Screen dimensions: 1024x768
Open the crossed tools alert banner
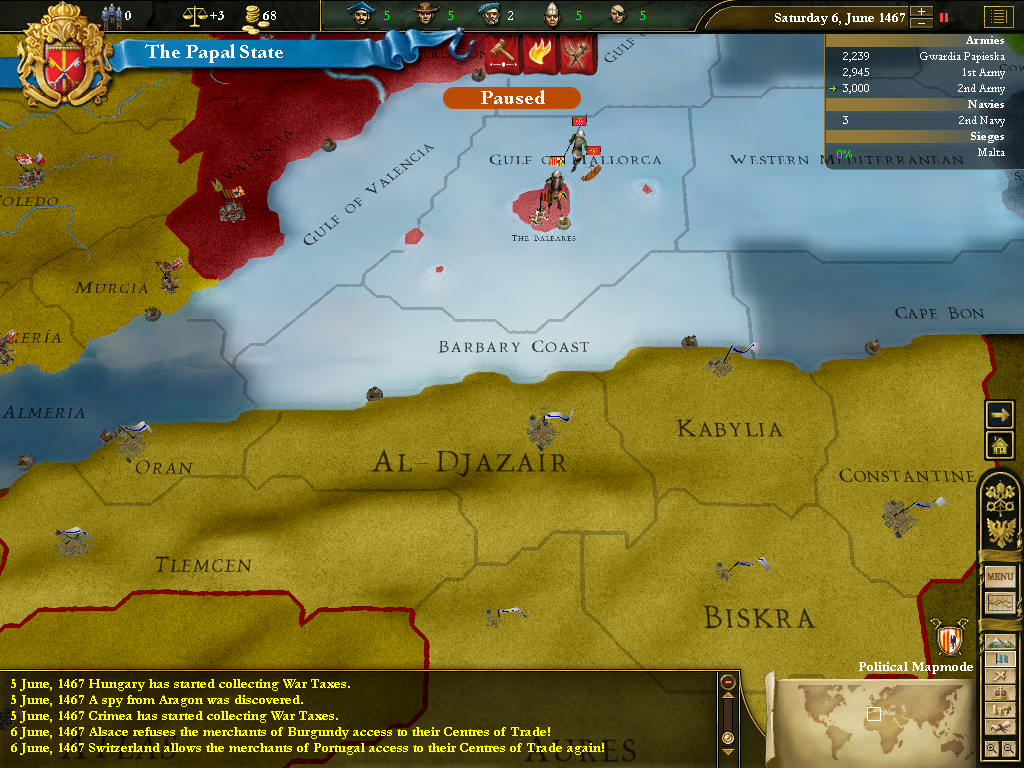(x=577, y=53)
